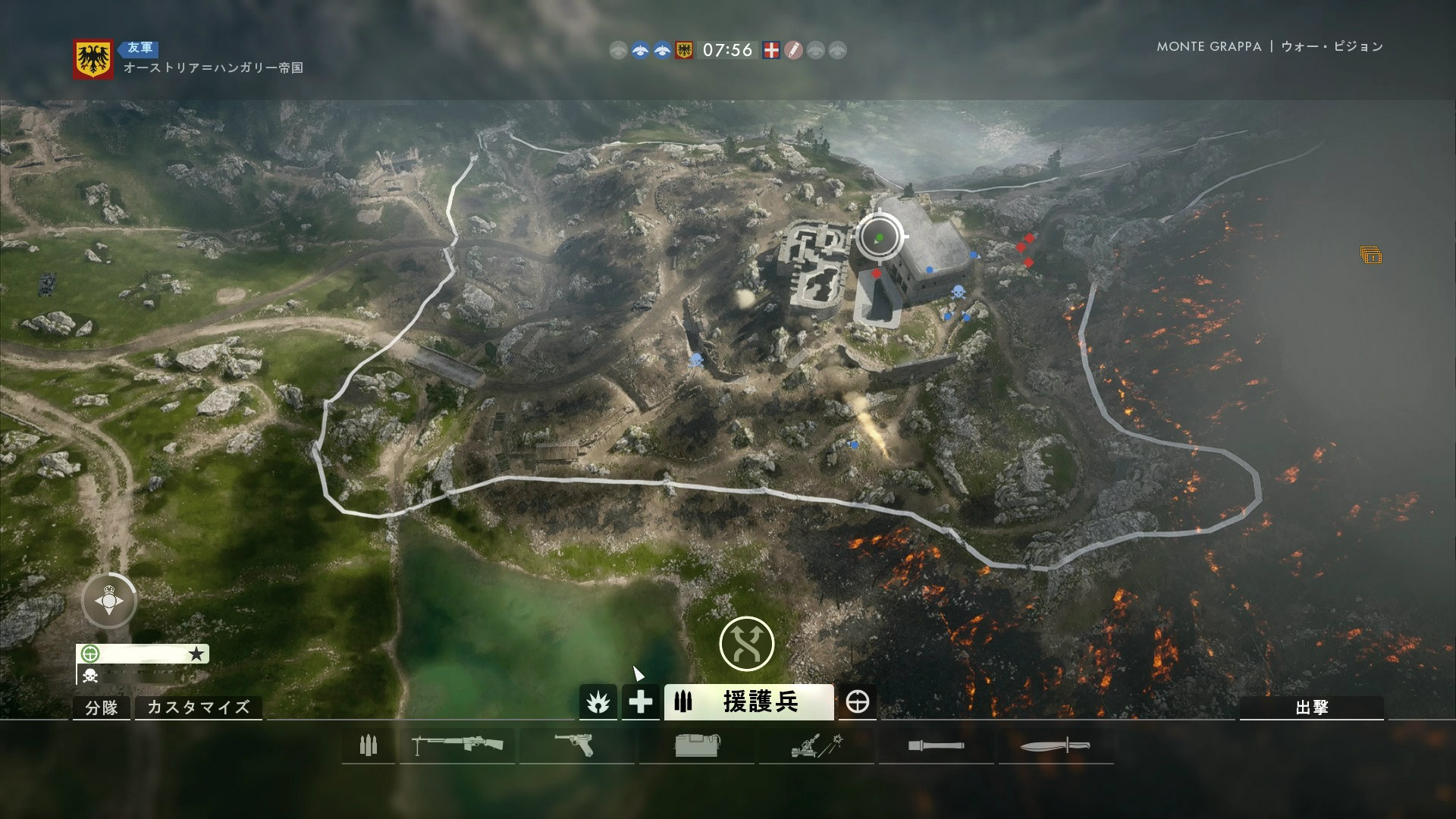Select the crosshair spawn point on map
The width and height of the screenshot is (1456, 819).
coord(880,237)
